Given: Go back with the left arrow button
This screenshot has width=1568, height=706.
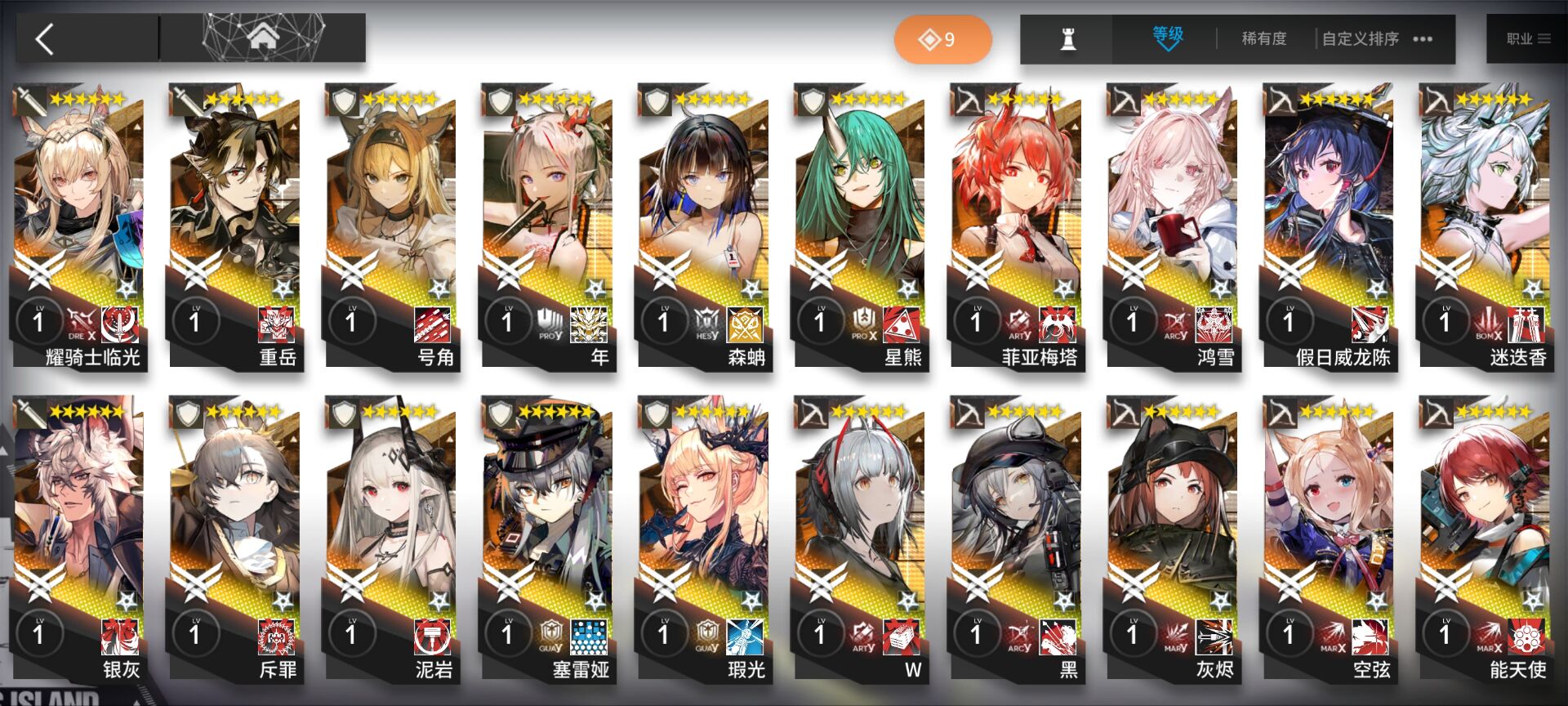Looking at the screenshot, I should [46, 39].
